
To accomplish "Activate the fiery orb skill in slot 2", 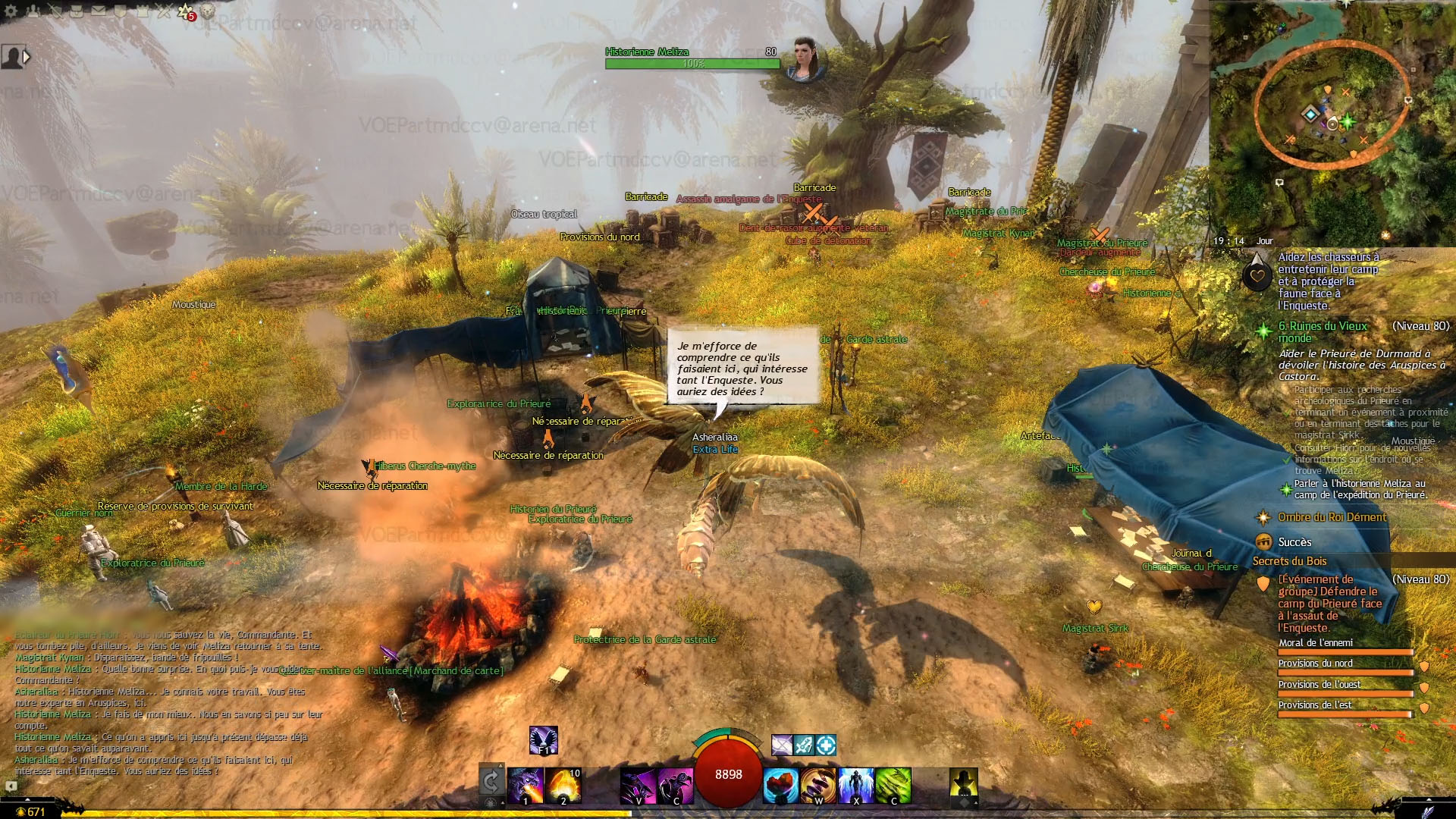I will (x=563, y=786).
